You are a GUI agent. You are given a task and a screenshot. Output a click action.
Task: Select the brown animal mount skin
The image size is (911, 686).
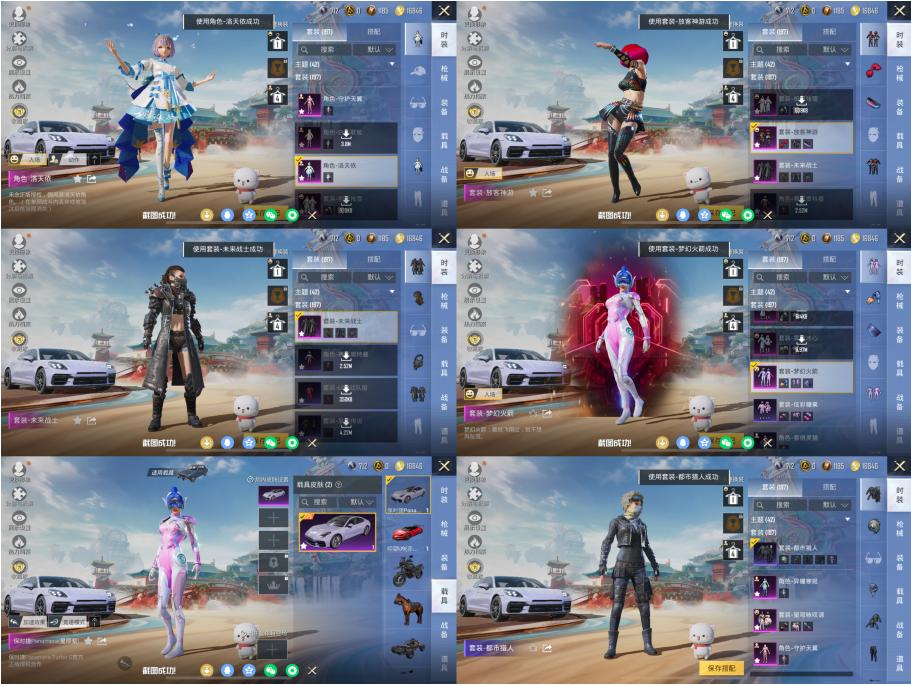click(407, 609)
